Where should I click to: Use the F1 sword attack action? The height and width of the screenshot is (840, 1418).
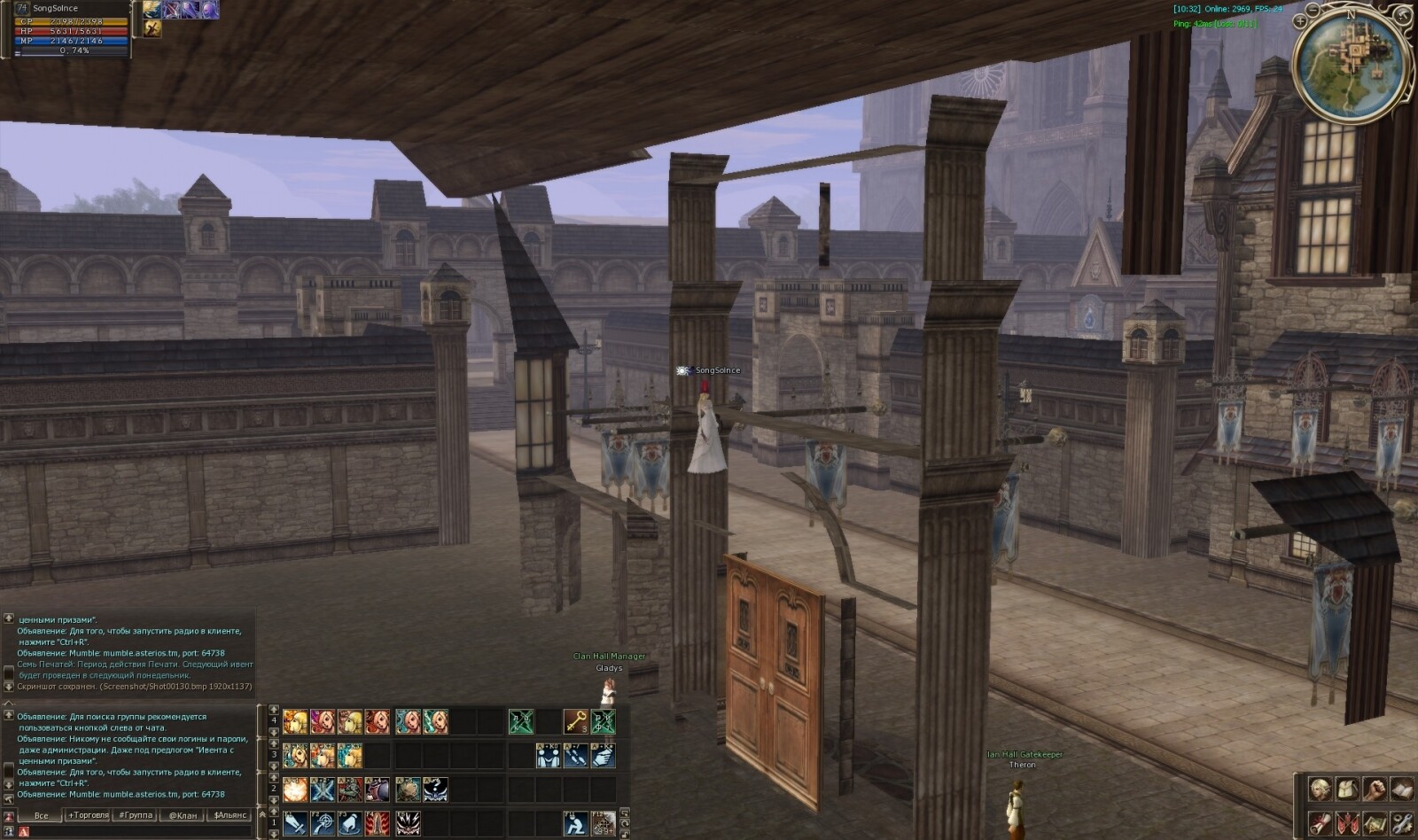coord(295,823)
